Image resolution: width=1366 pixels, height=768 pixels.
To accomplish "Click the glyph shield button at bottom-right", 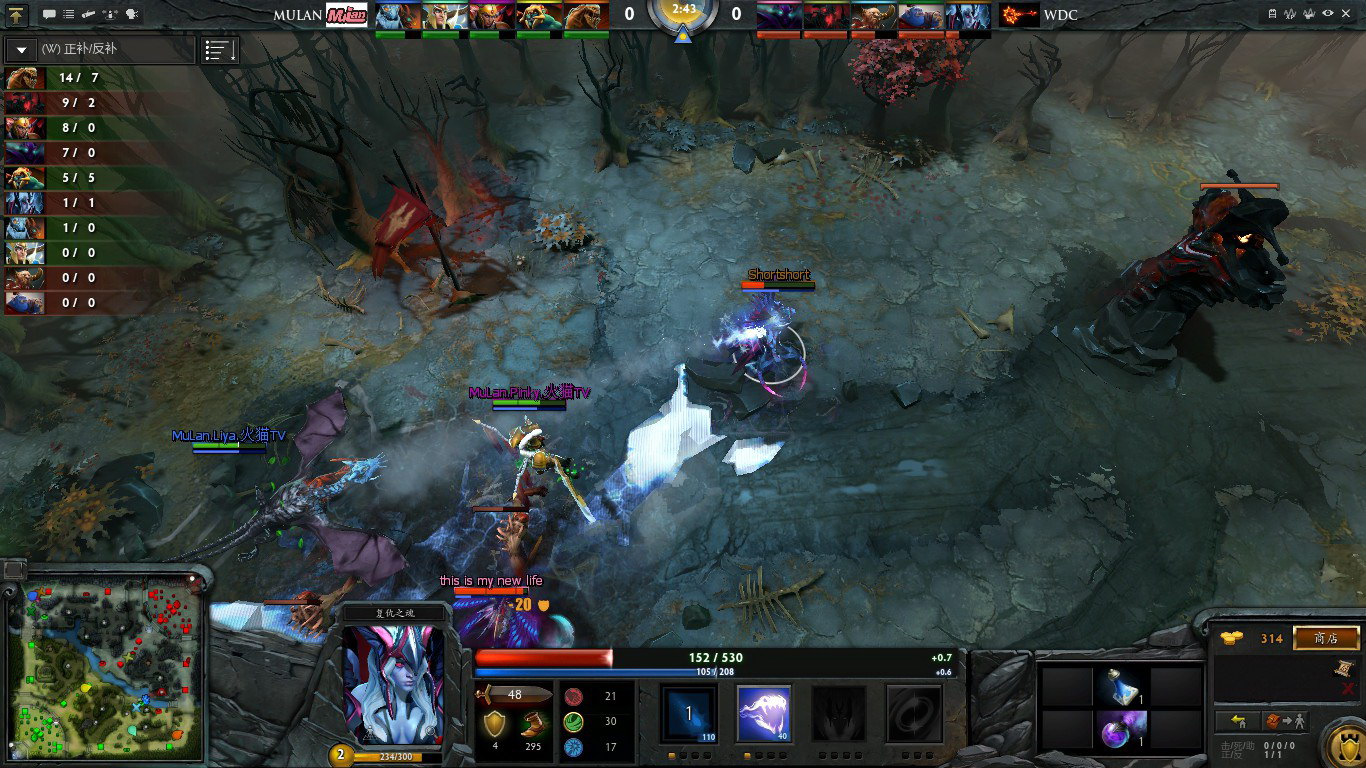I will pos(1342,745).
